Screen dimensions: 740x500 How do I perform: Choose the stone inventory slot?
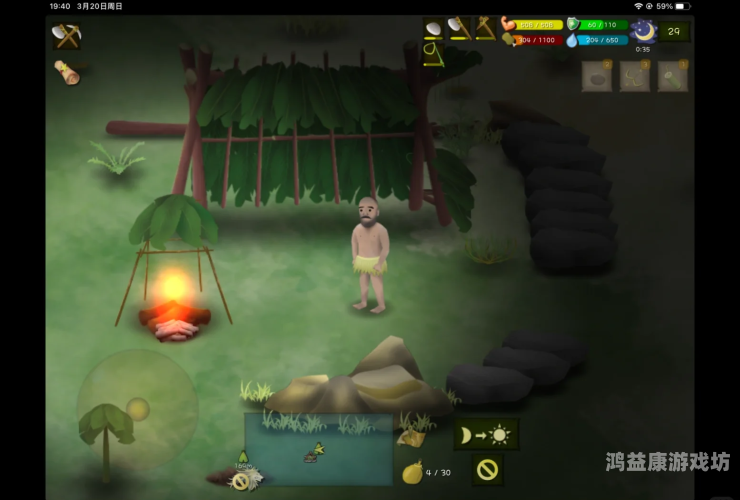point(597,76)
